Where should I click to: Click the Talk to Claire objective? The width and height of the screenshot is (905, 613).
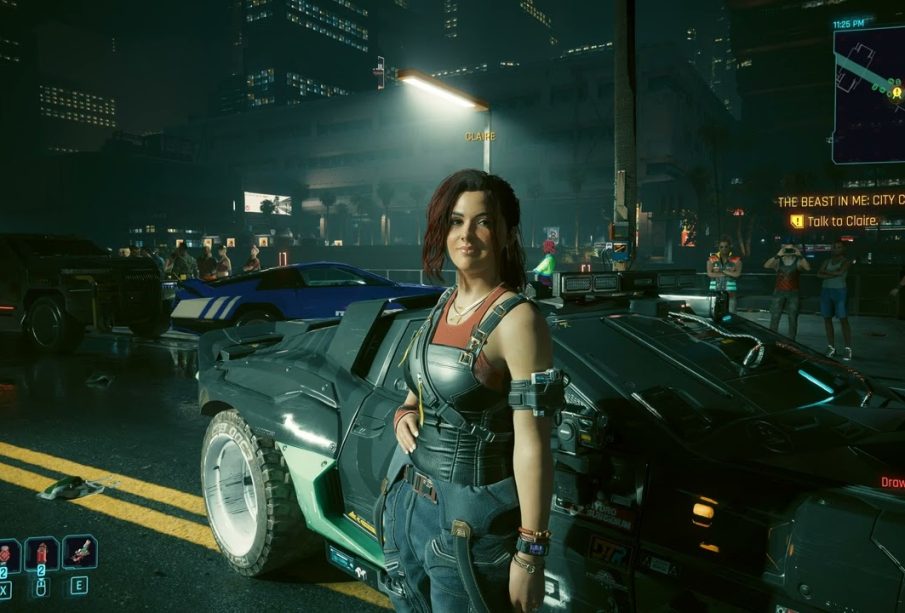pyautogui.click(x=839, y=221)
